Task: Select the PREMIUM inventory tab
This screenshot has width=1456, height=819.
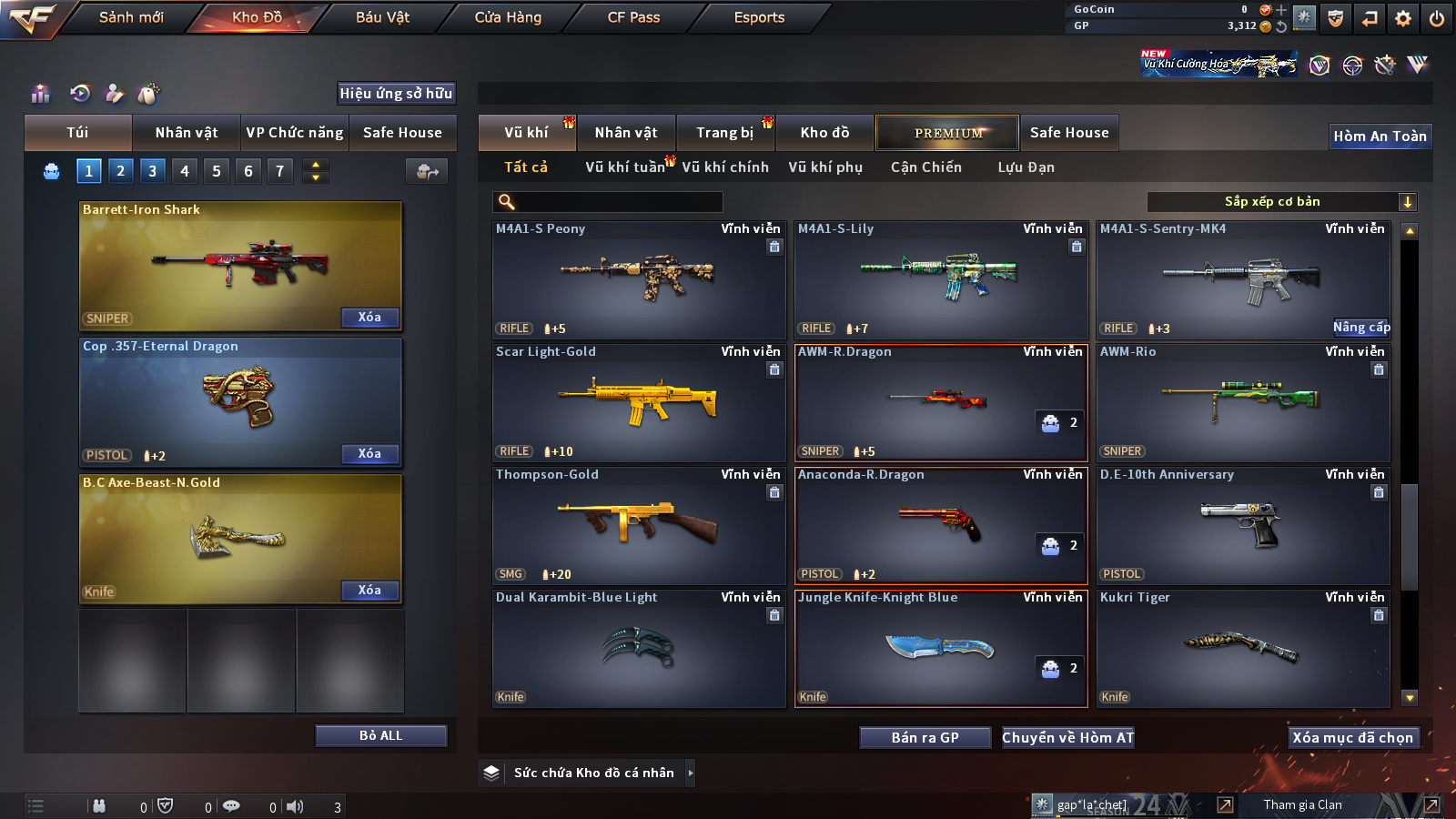Action: click(x=947, y=133)
